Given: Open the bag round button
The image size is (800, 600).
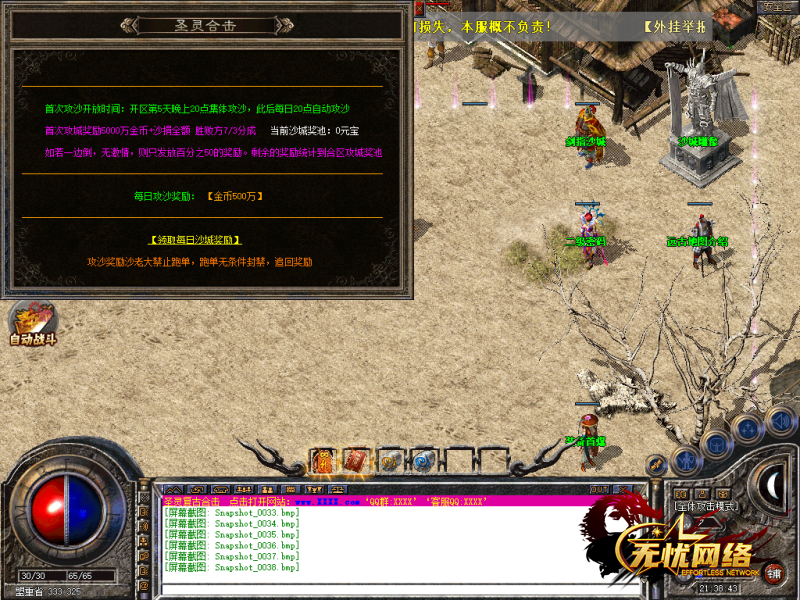Looking at the screenshot, I should (715, 444).
